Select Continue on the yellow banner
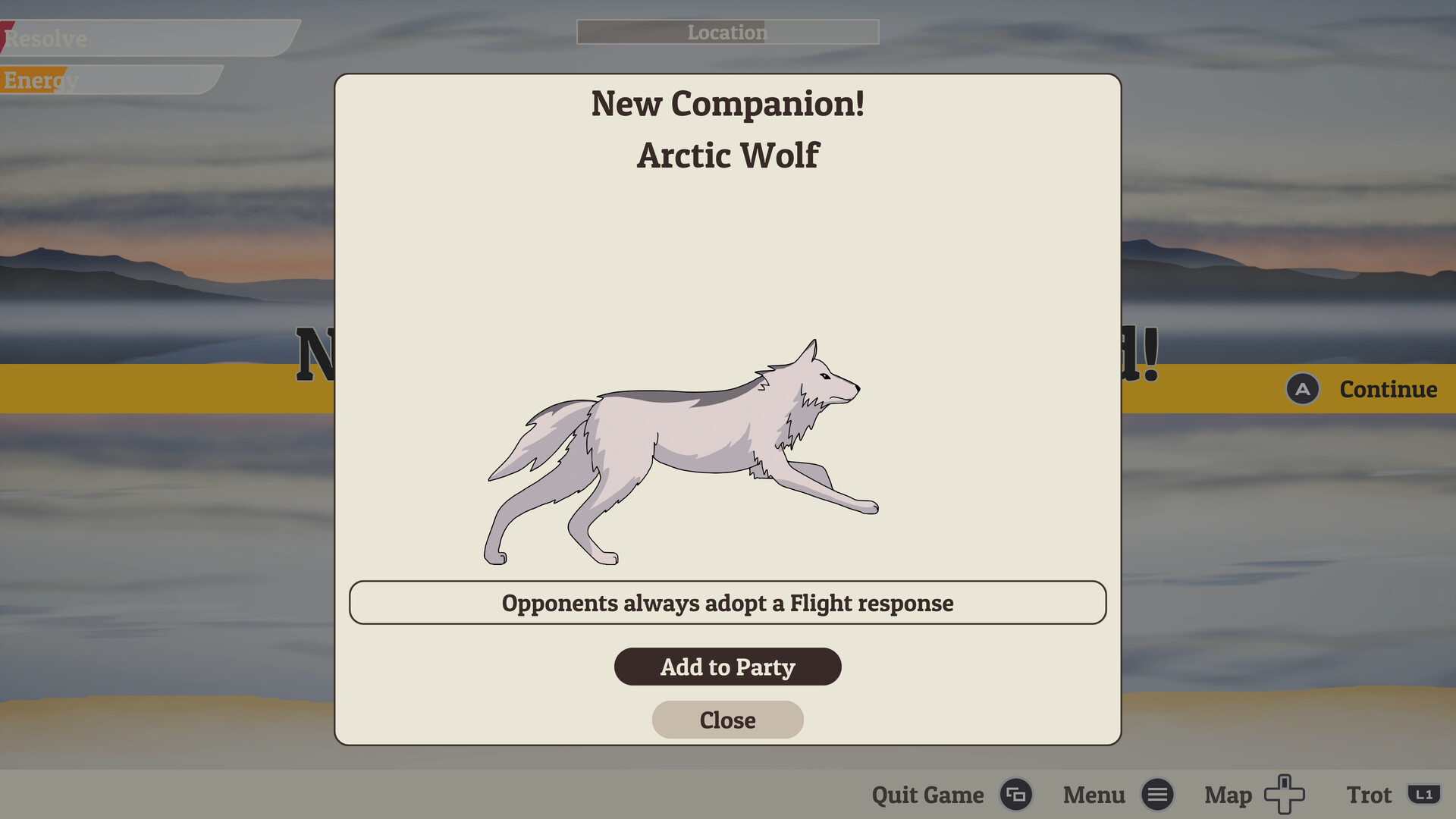 (1388, 390)
